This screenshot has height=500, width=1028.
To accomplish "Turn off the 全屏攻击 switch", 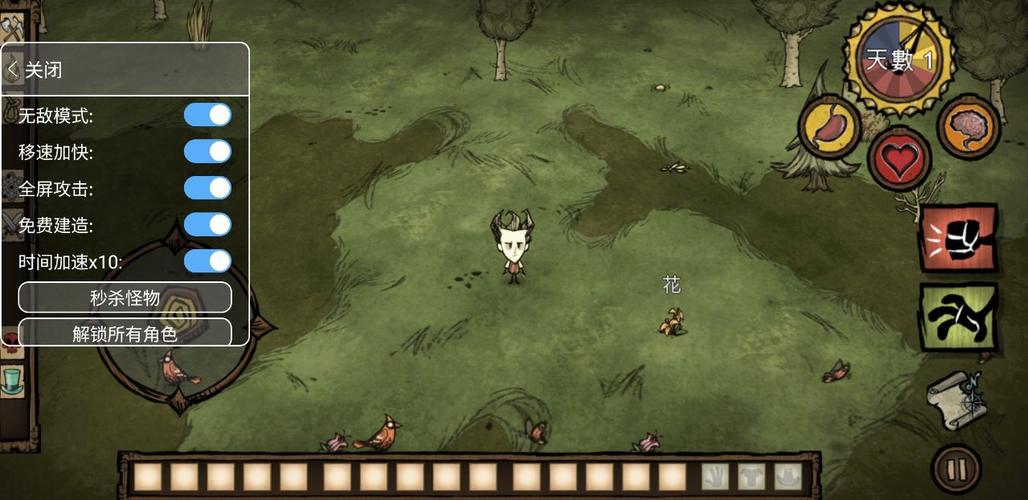I will point(207,188).
